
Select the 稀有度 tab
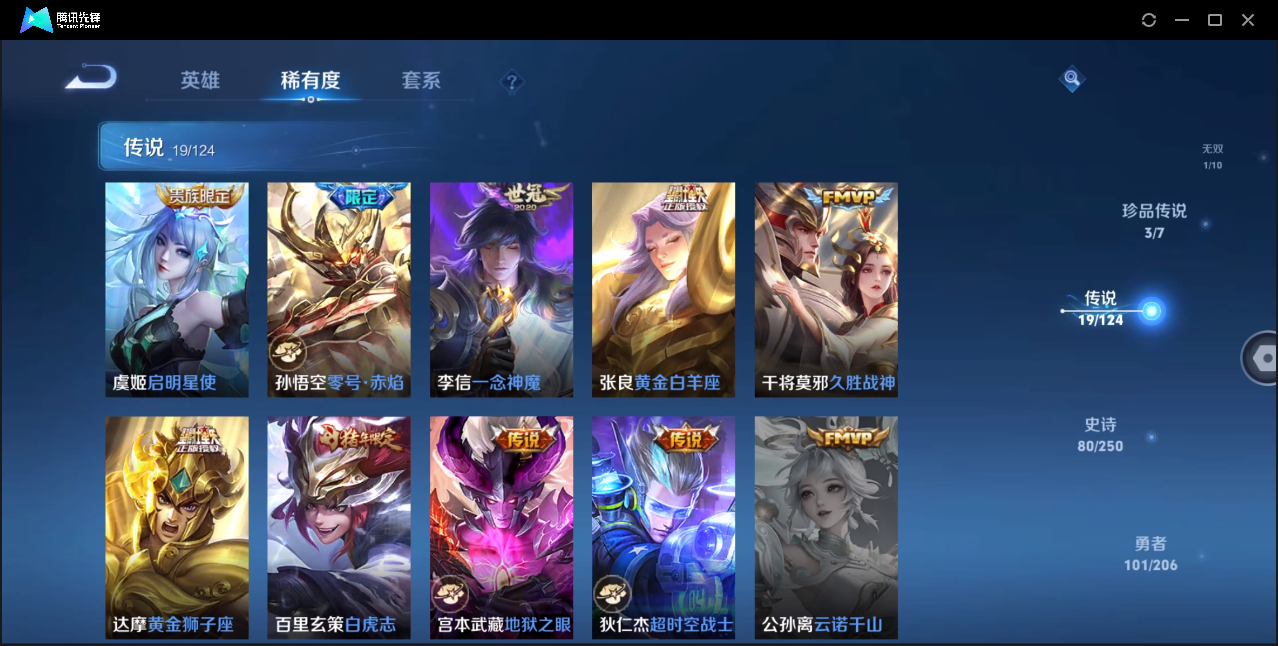(x=310, y=81)
